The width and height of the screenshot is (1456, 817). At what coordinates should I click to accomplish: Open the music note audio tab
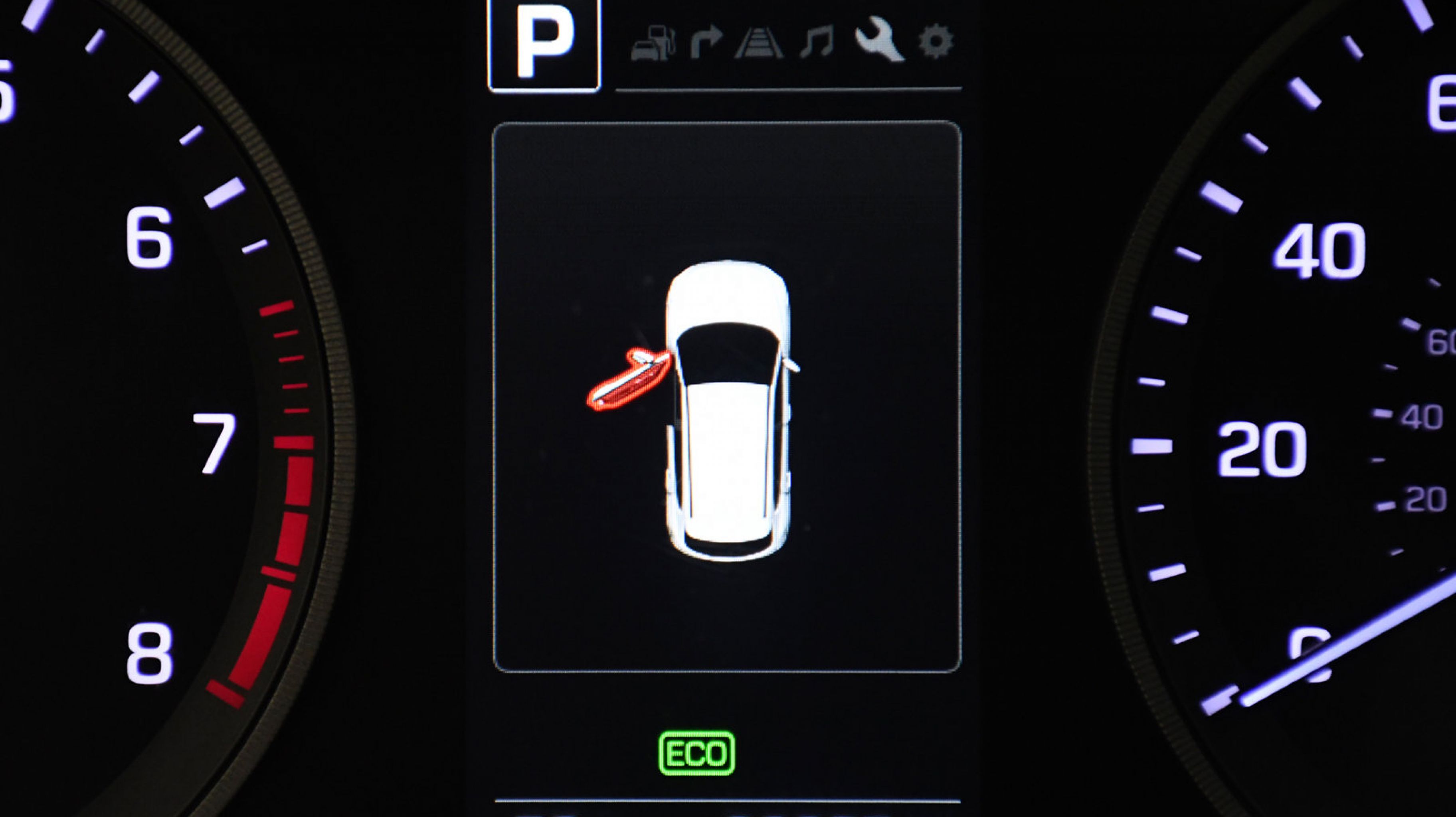(817, 42)
